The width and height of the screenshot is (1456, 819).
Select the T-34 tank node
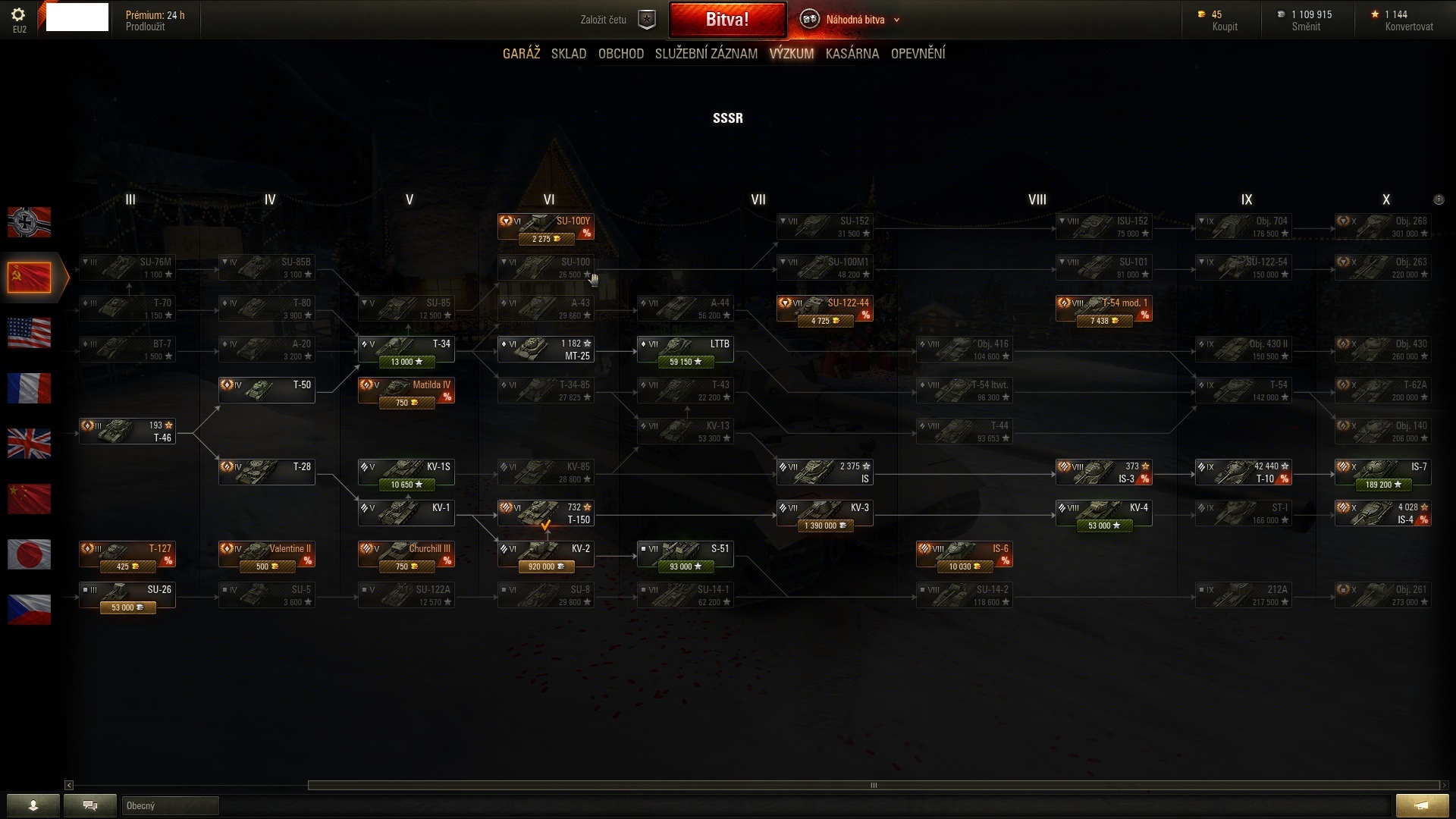(406, 350)
